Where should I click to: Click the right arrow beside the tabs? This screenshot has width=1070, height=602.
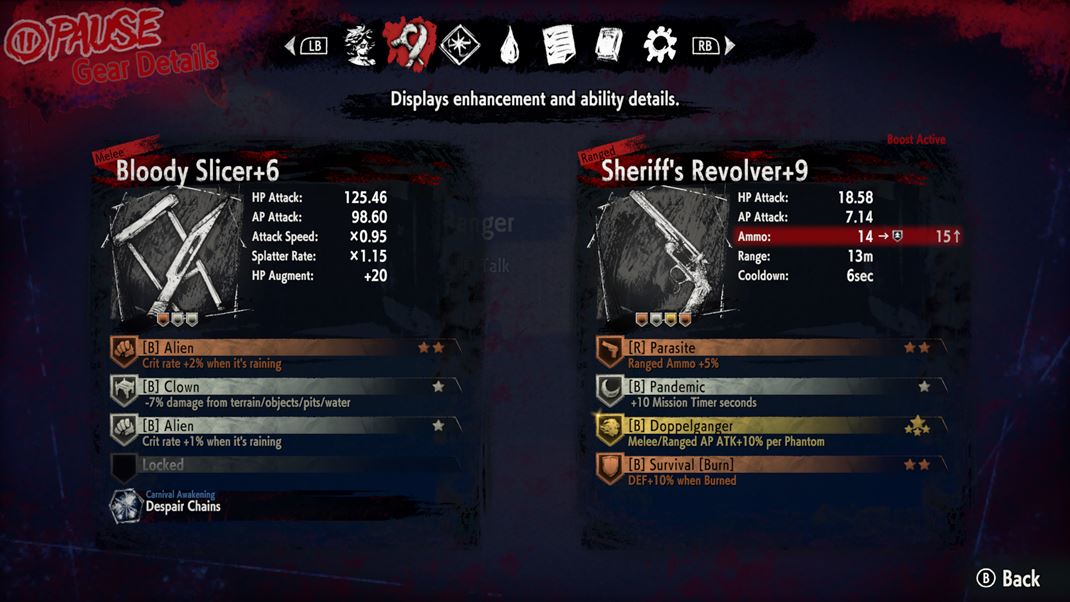pyautogui.click(x=730, y=46)
